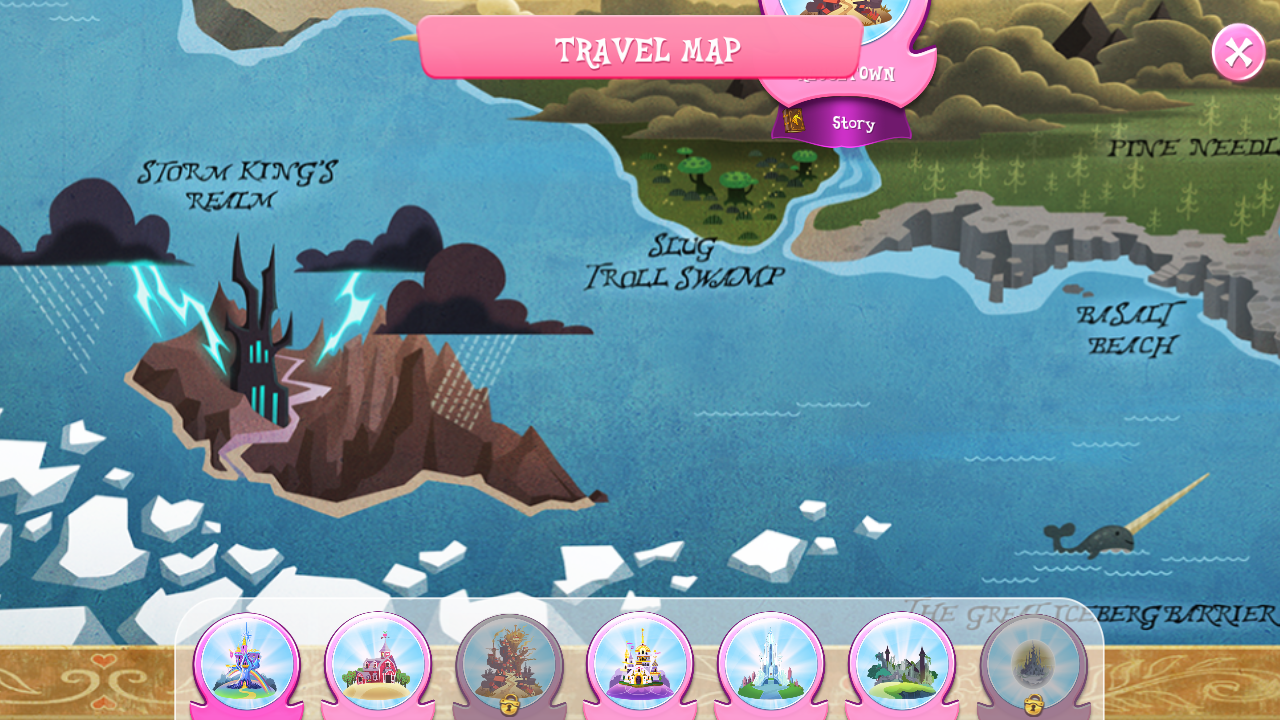
Task: Select the rainbow Canterlot castle location icon
Action: (247, 660)
